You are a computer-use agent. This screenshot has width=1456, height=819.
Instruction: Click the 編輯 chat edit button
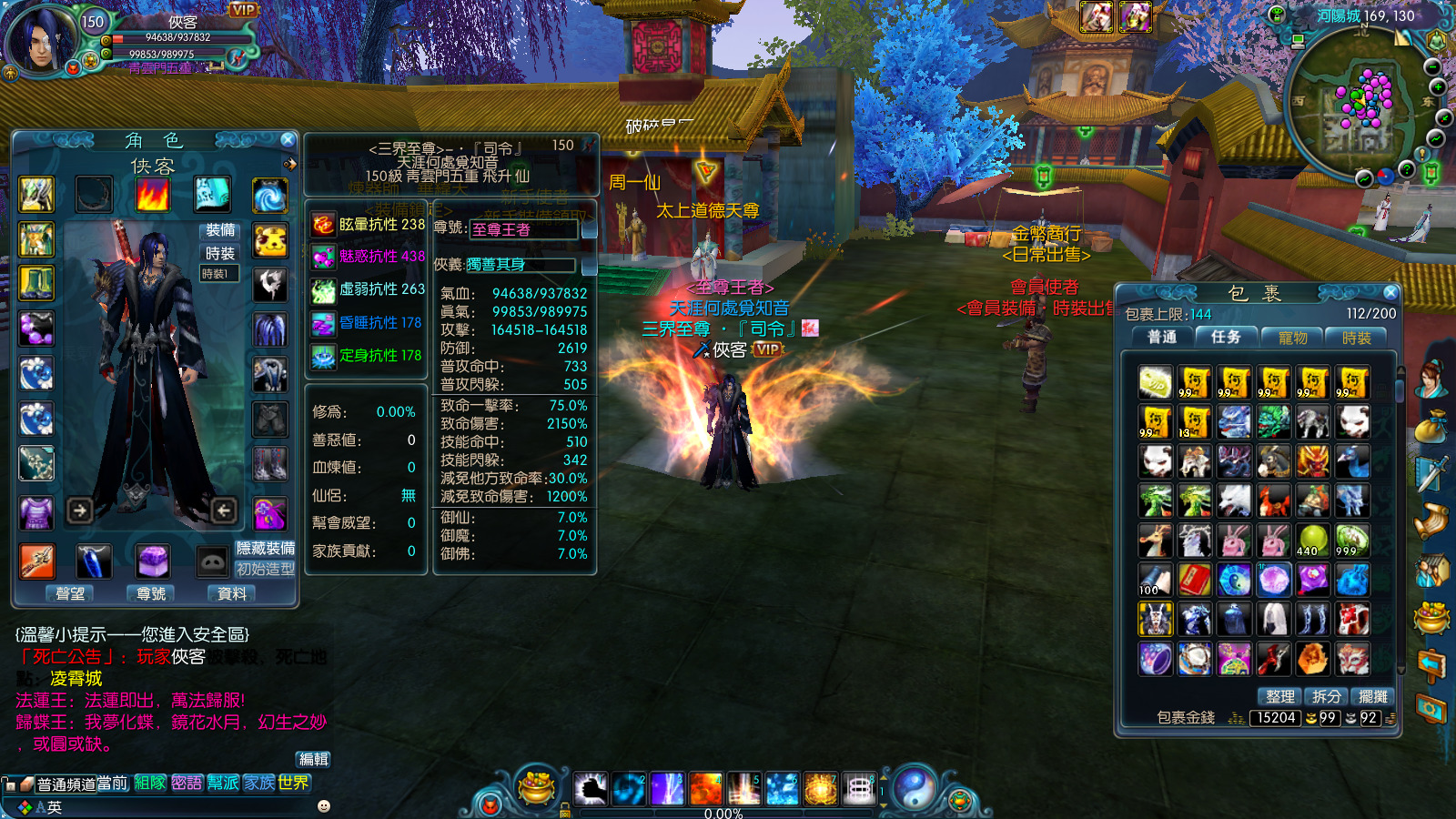point(314,759)
